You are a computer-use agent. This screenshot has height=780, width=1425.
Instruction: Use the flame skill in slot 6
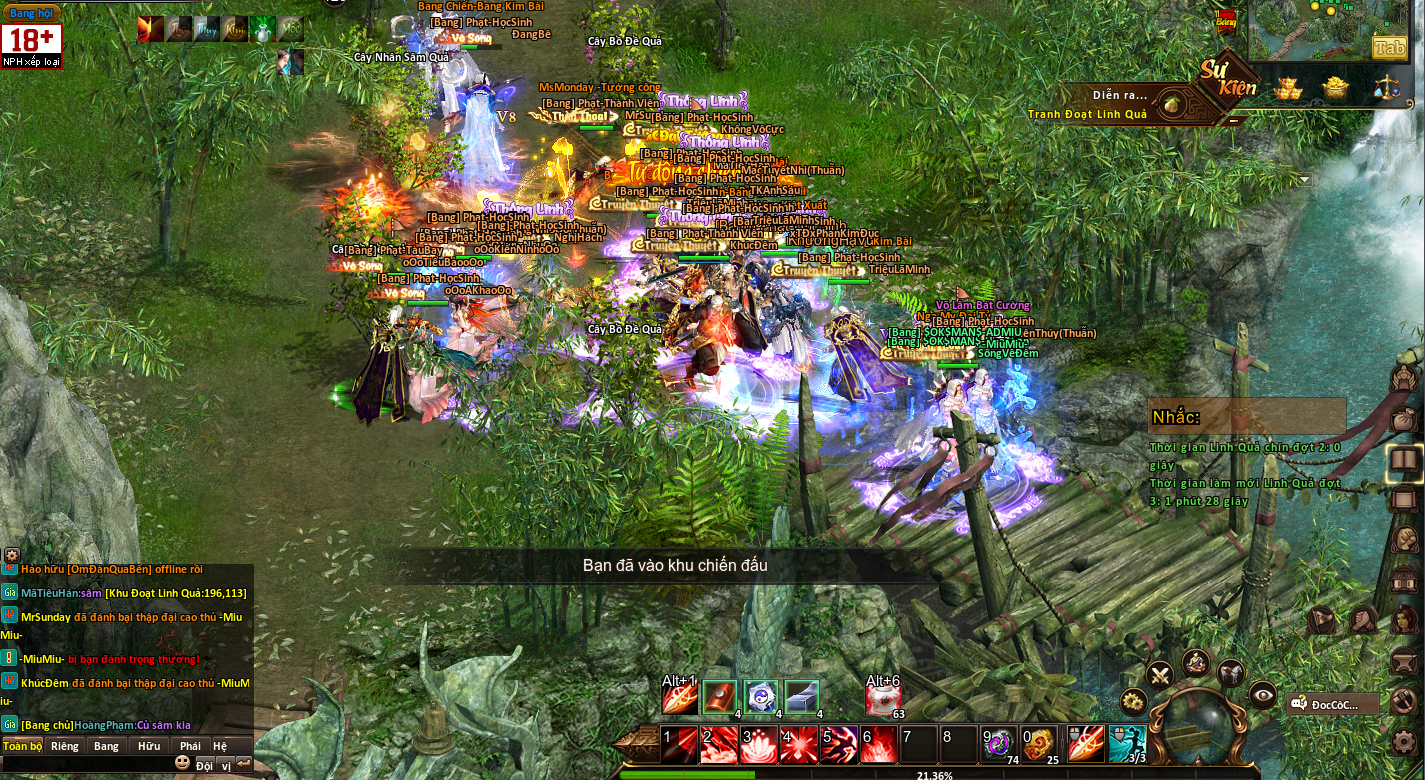[879, 745]
